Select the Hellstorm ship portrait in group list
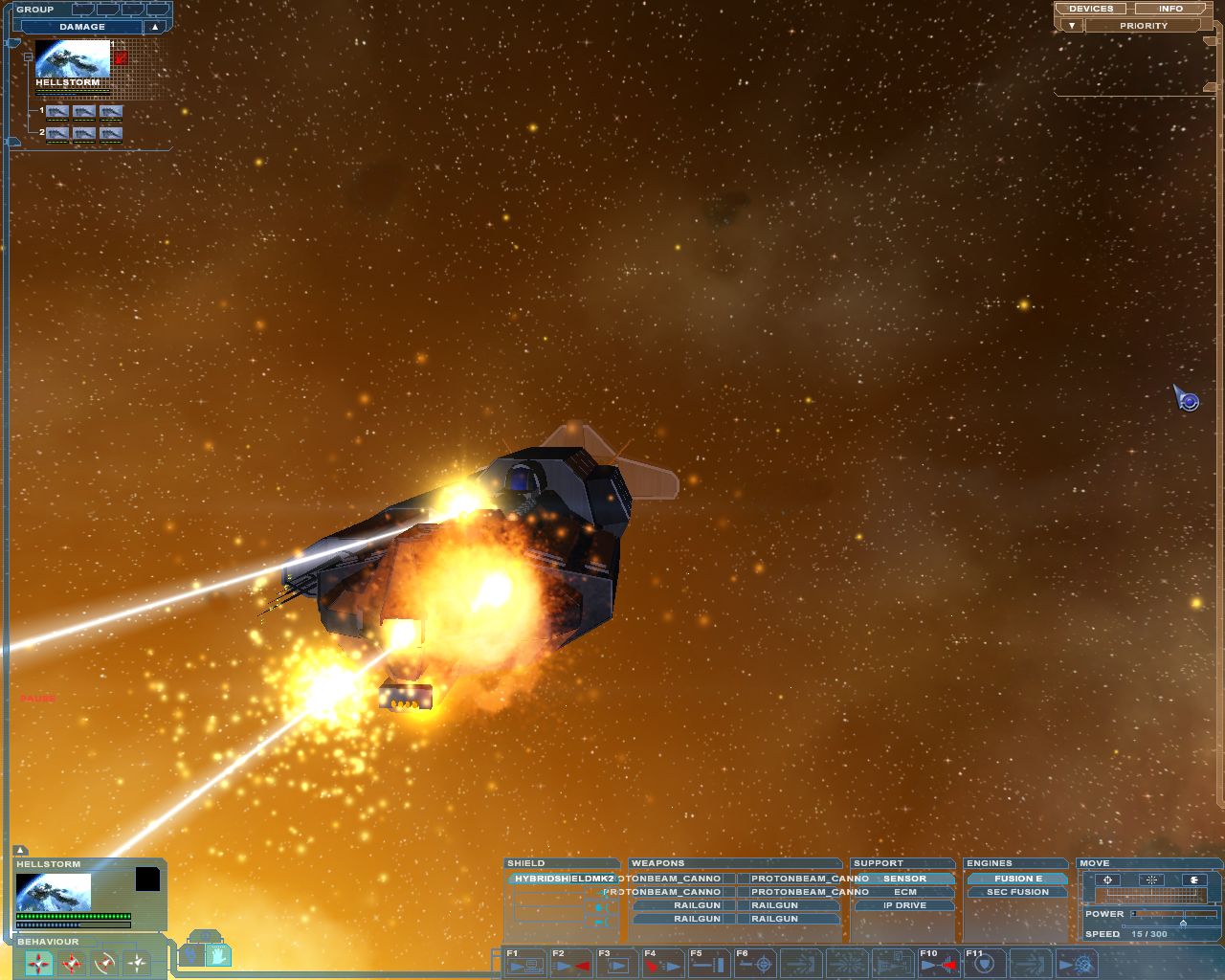This screenshot has height=980, width=1225. pos(73,58)
